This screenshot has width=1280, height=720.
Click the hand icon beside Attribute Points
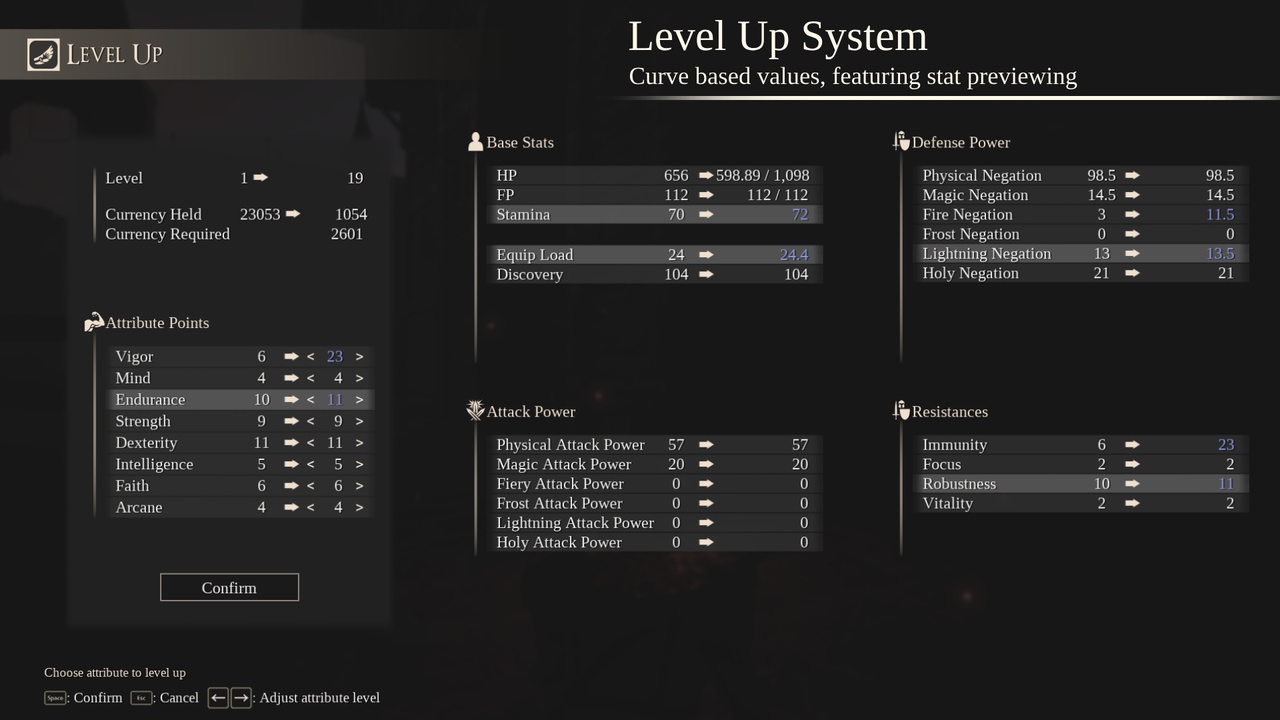pyautogui.click(x=94, y=322)
